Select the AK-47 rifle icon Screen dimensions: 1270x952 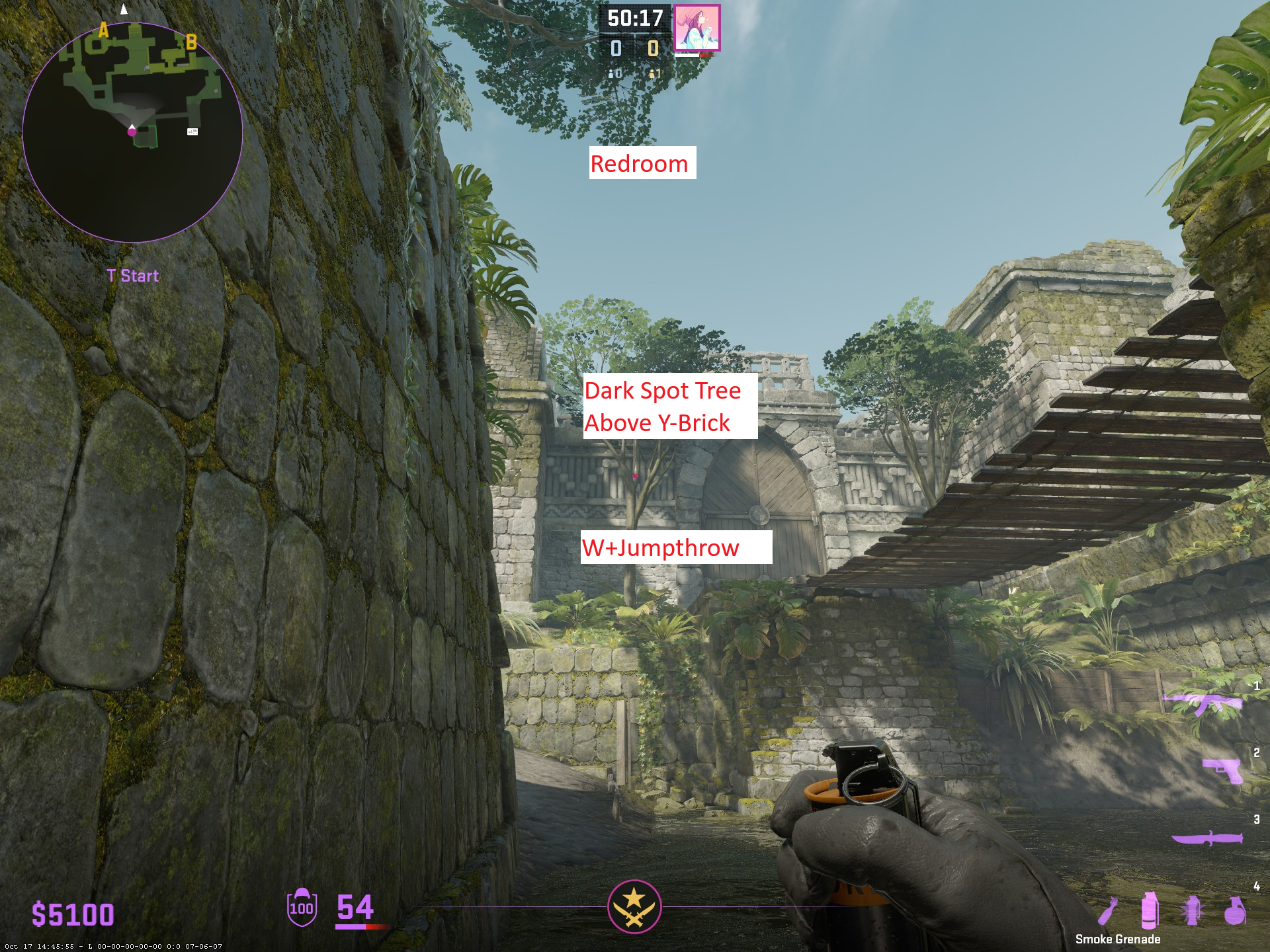pos(1205,703)
